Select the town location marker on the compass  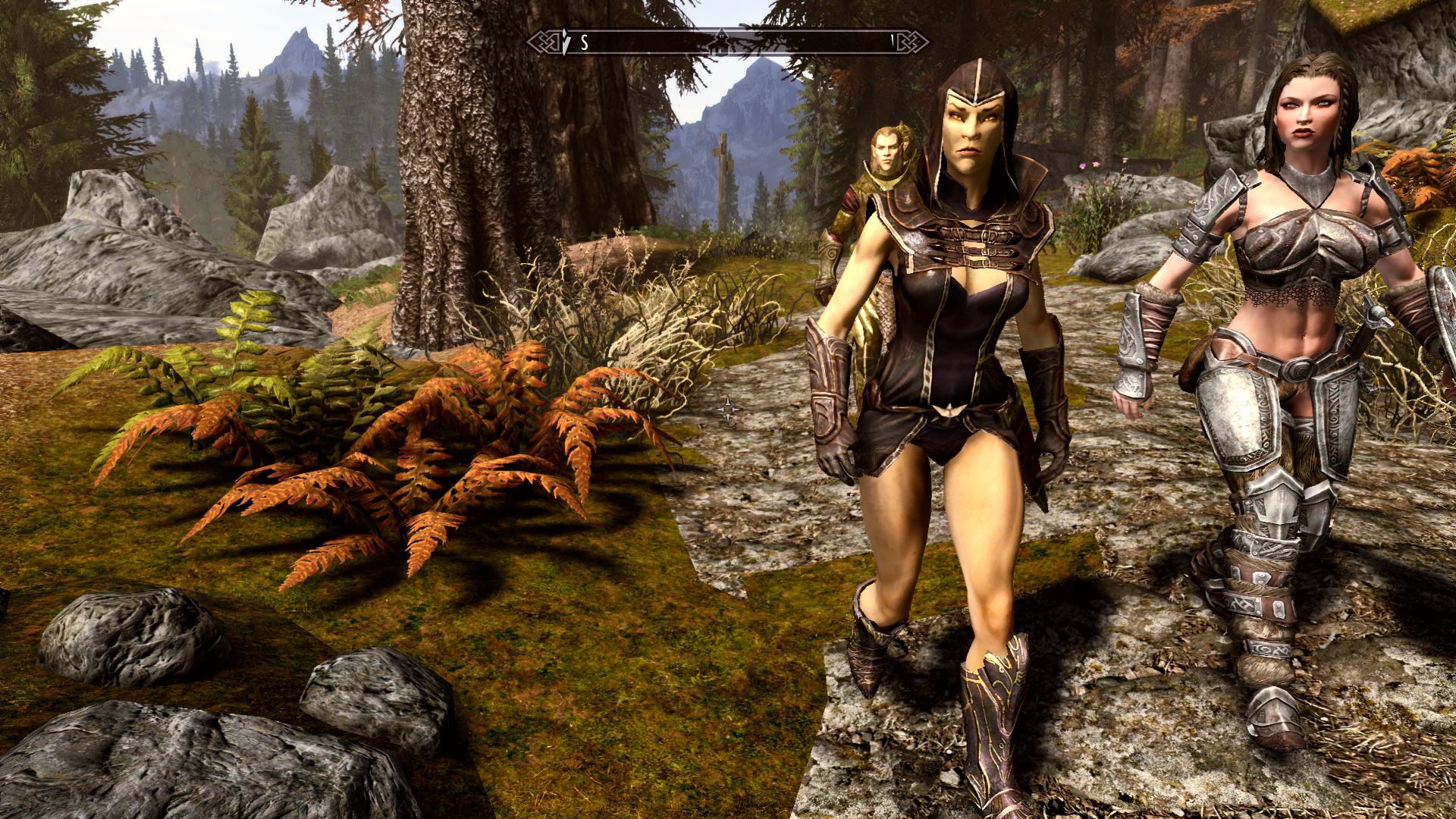click(720, 44)
